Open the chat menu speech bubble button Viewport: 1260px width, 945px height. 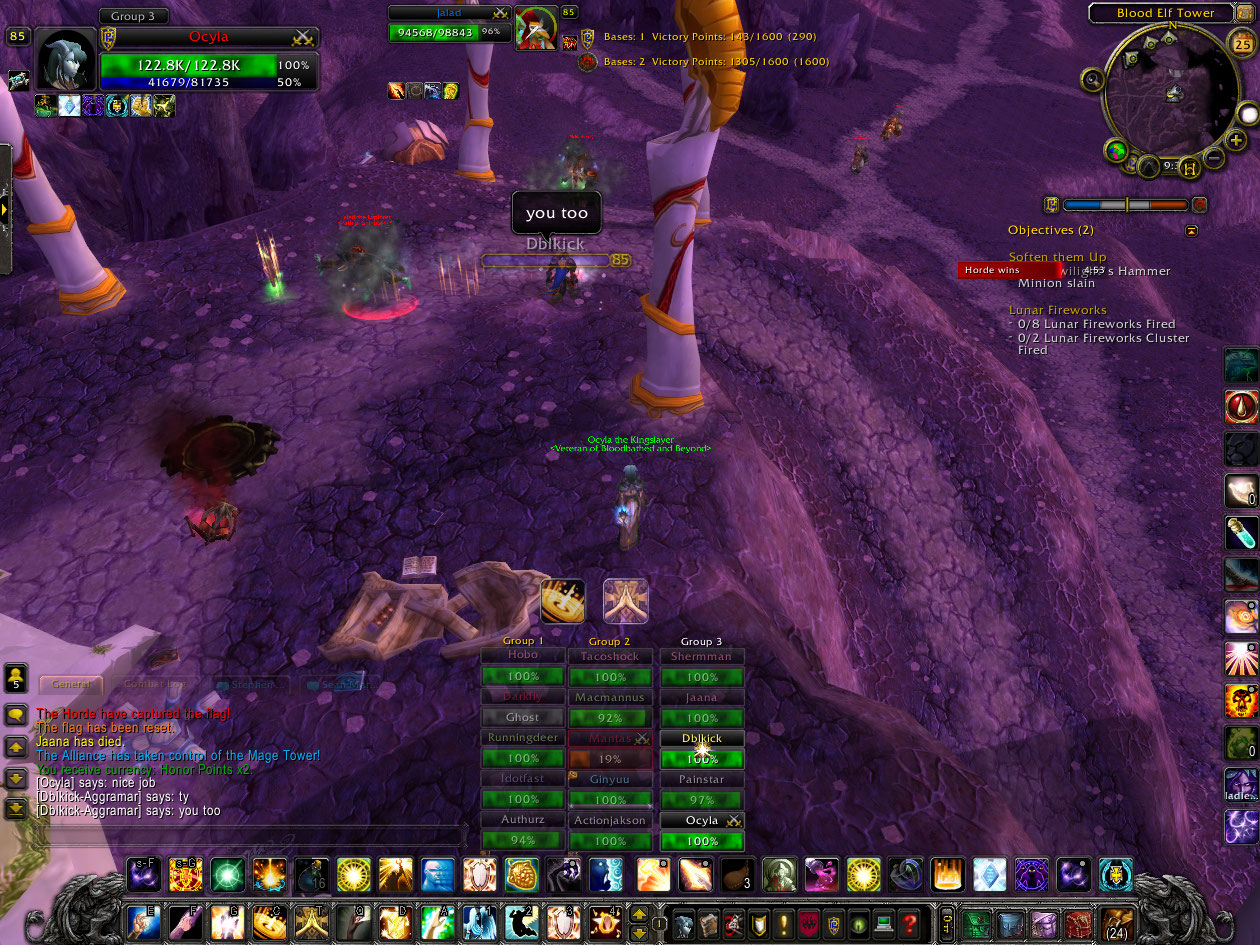click(16, 715)
